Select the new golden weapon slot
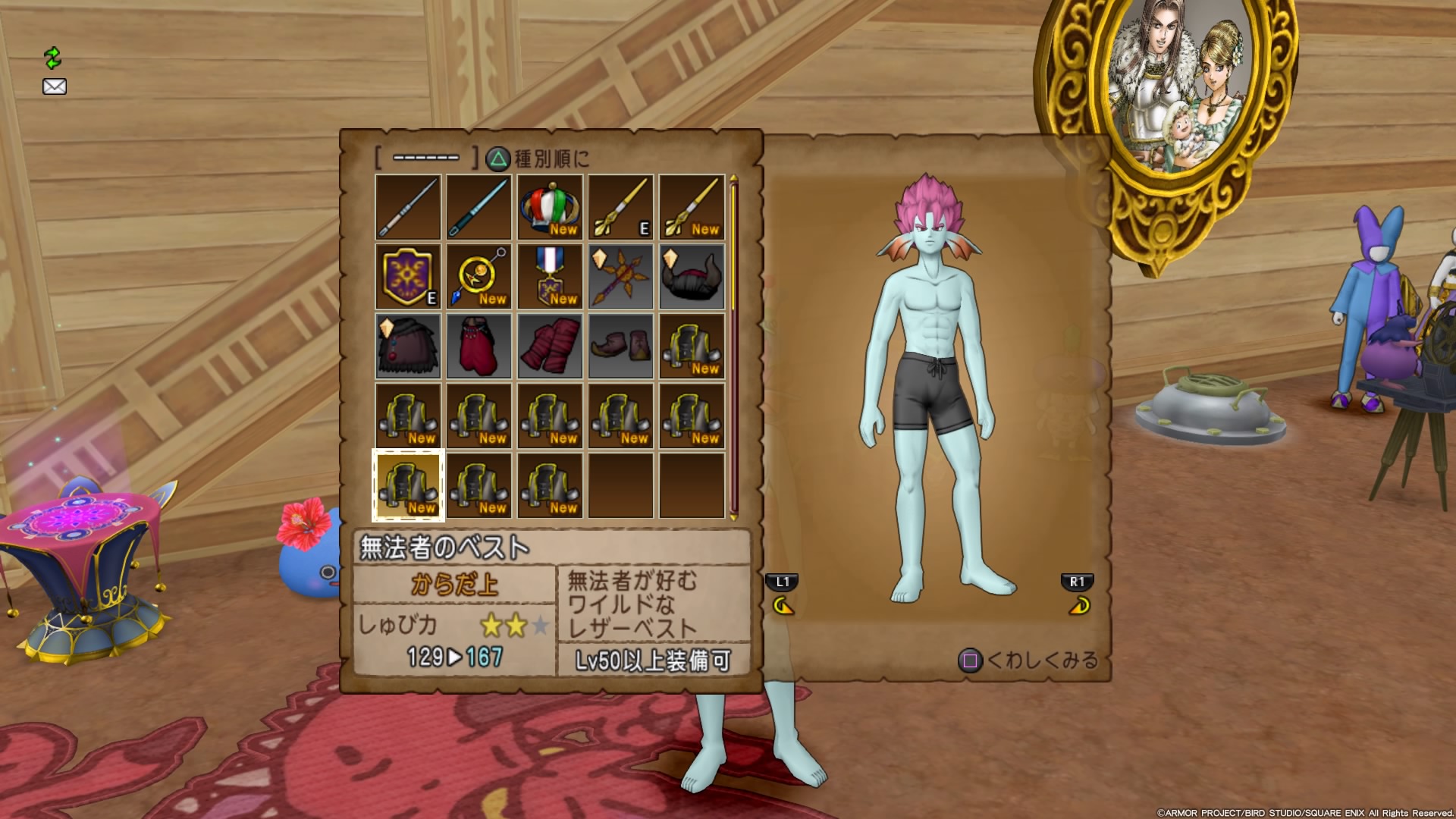 click(x=692, y=207)
